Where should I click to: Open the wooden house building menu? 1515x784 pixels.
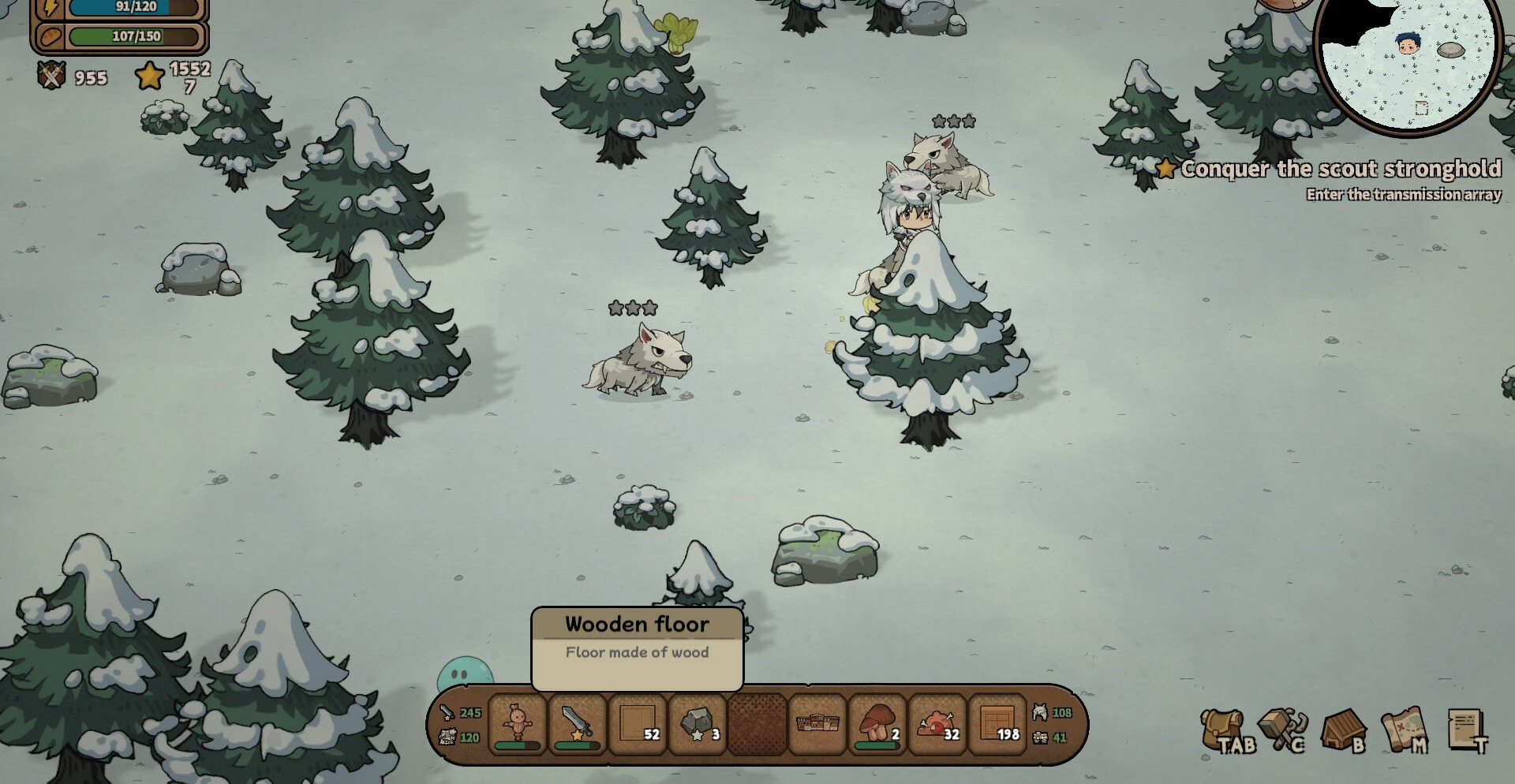(x=1343, y=730)
